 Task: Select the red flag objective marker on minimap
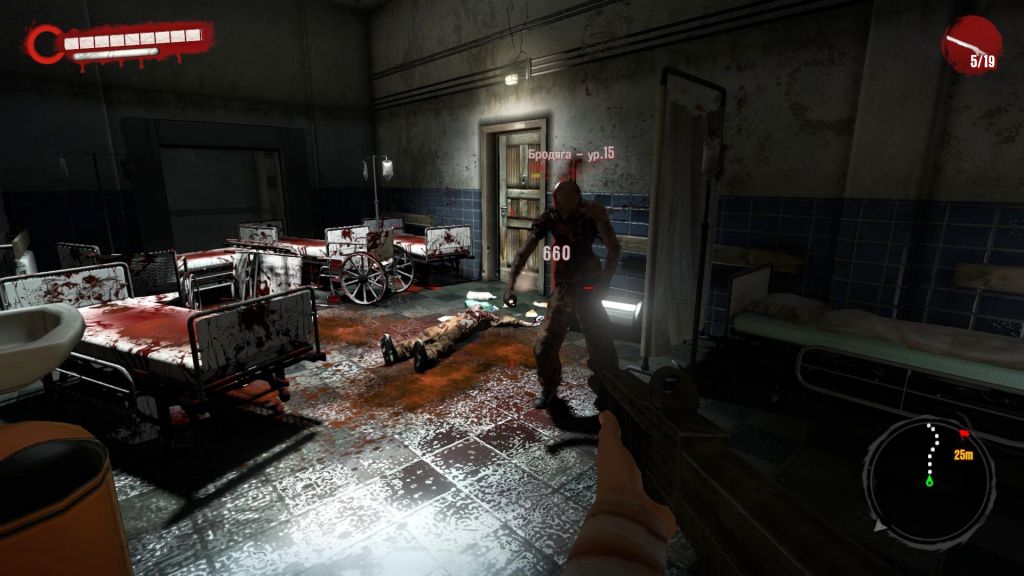coord(964,434)
